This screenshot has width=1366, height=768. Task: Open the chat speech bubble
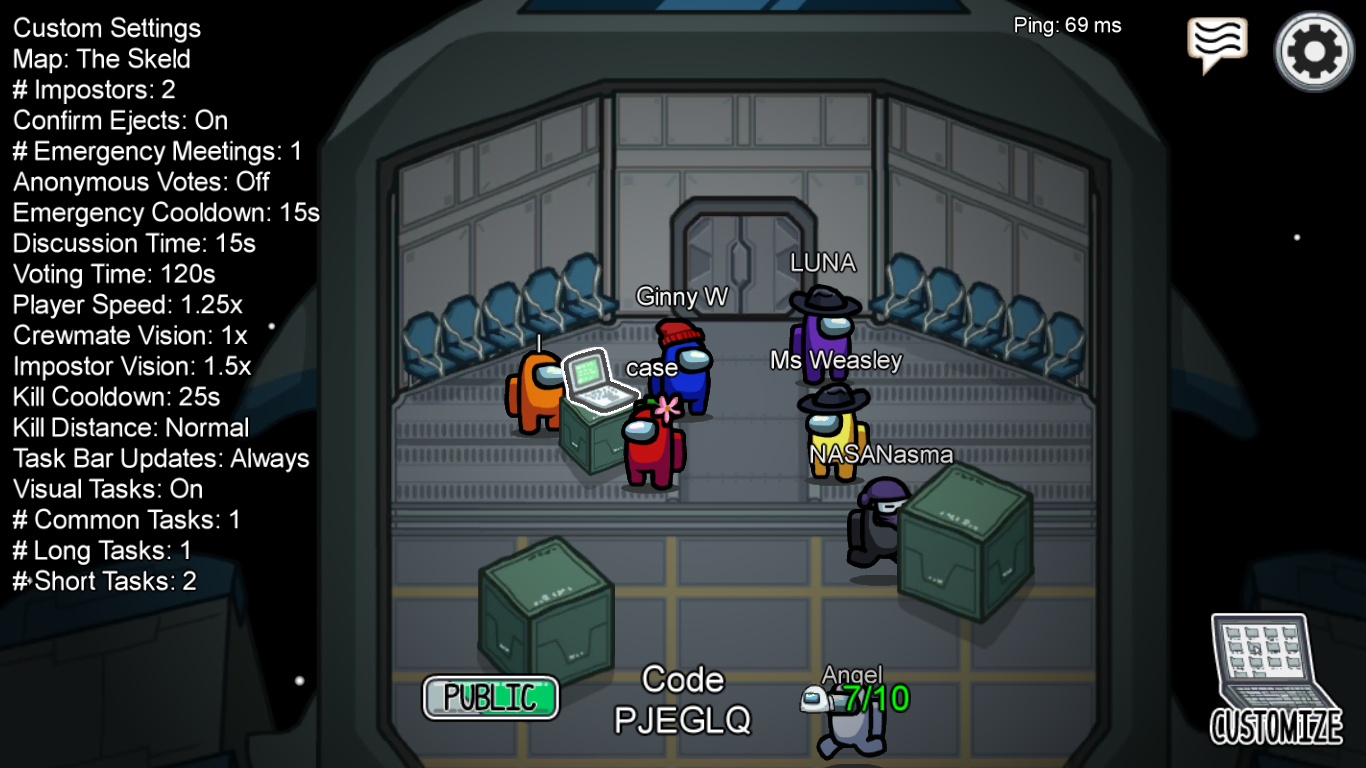[x=1216, y=43]
